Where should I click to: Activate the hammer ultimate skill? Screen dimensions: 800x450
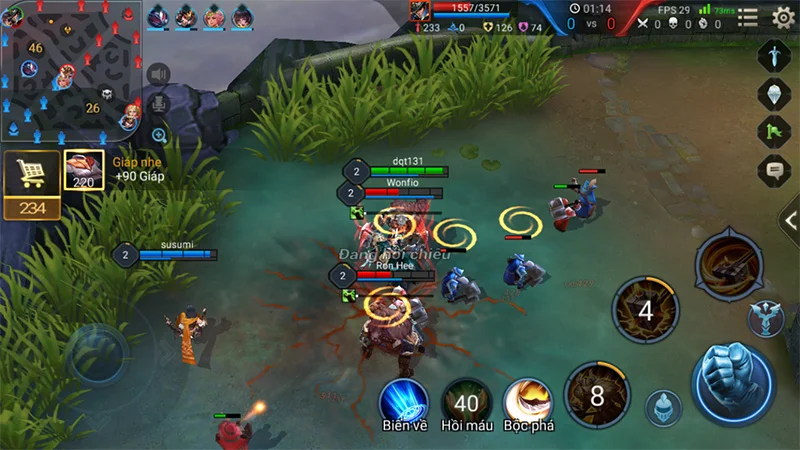729,263
